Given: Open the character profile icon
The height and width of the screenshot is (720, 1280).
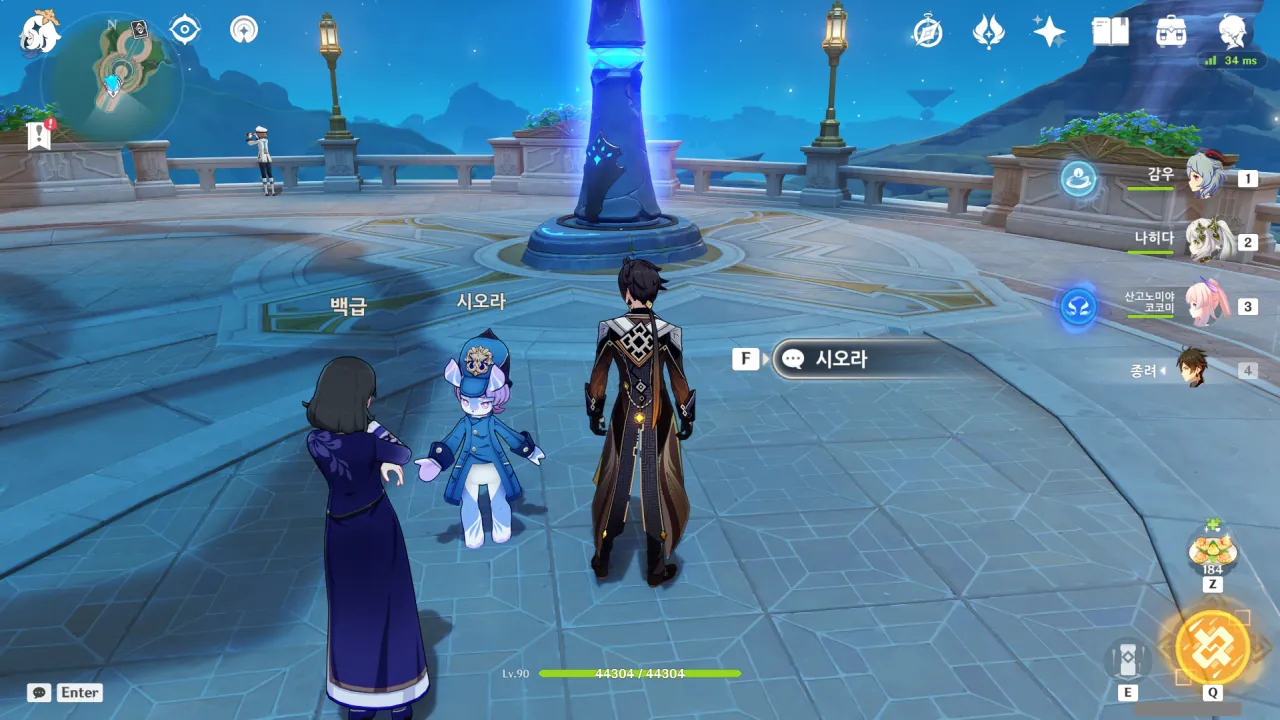Looking at the screenshot, I should (1233, 32).
